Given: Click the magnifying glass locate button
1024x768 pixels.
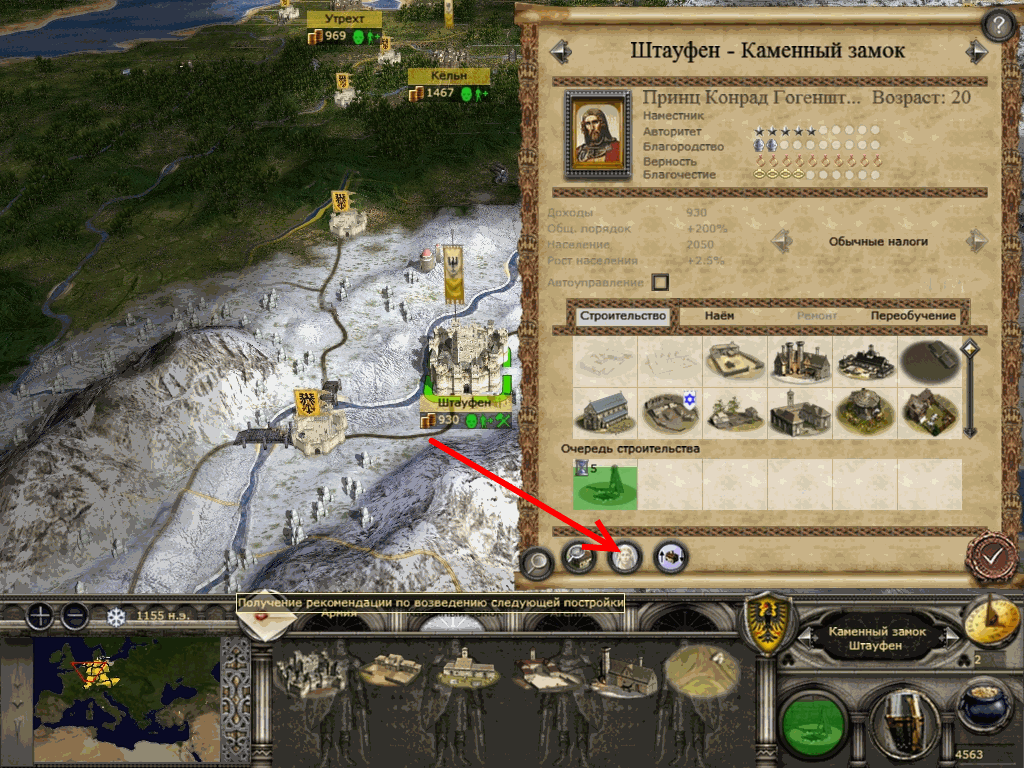Looking at the screenshot, I should coord(537,563).
